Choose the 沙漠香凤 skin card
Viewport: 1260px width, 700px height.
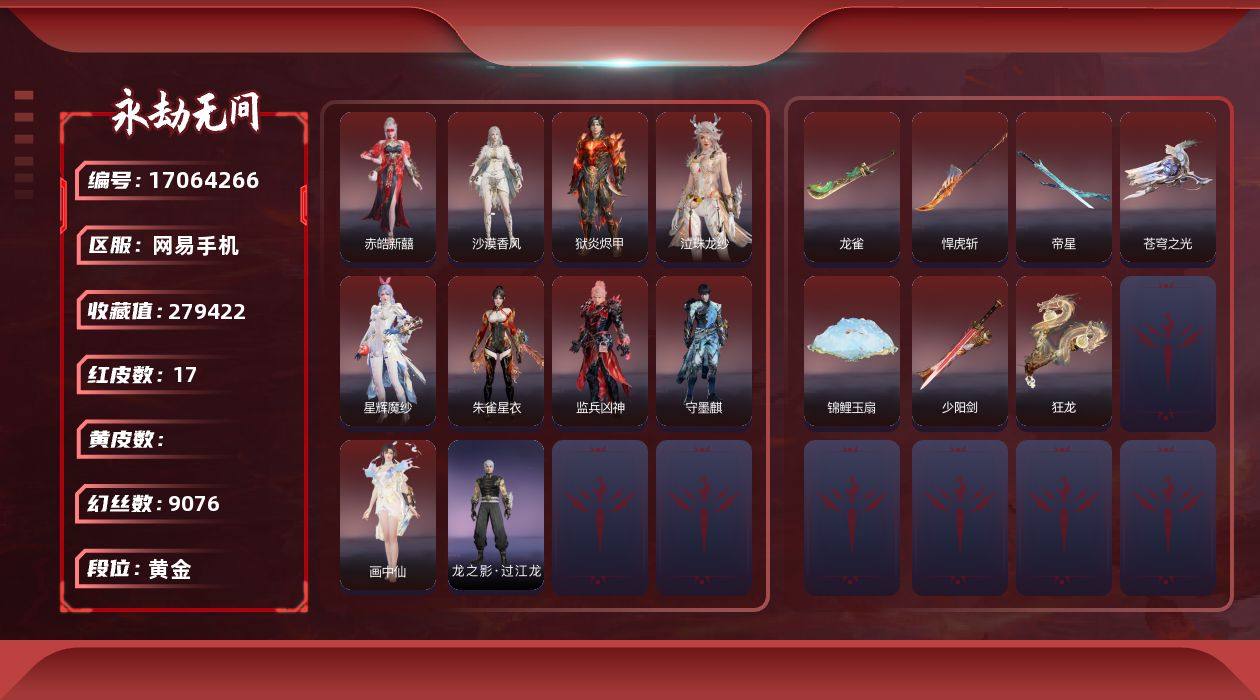coord(496,187)
